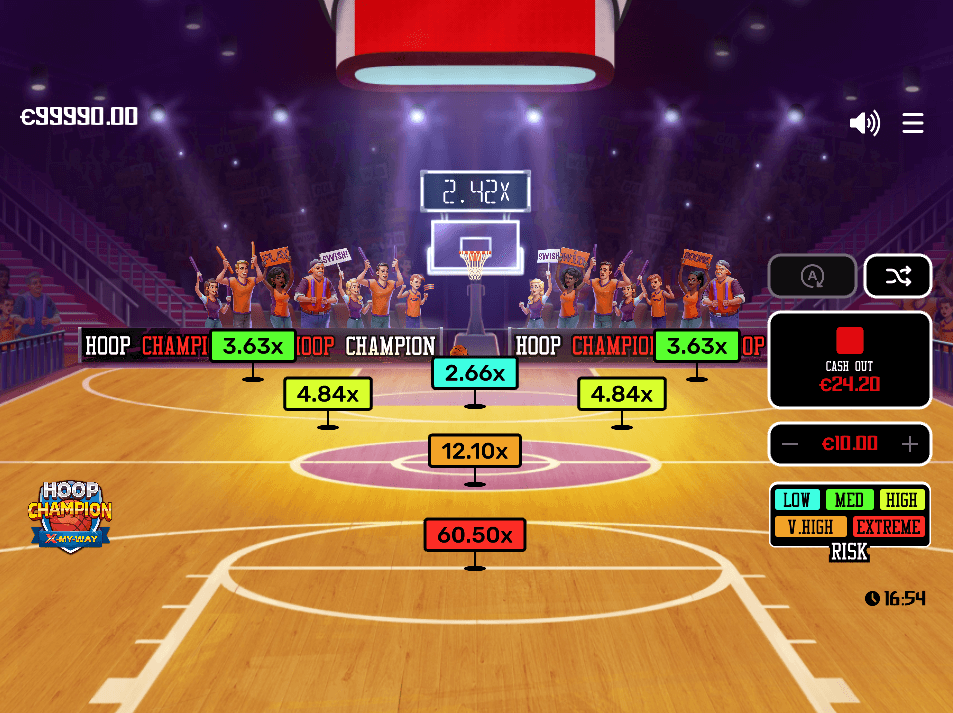The height and width of the screenshot is (713, 953).
Task: Pick the V.HIGH risk level
Action: [x=810, y=526]
